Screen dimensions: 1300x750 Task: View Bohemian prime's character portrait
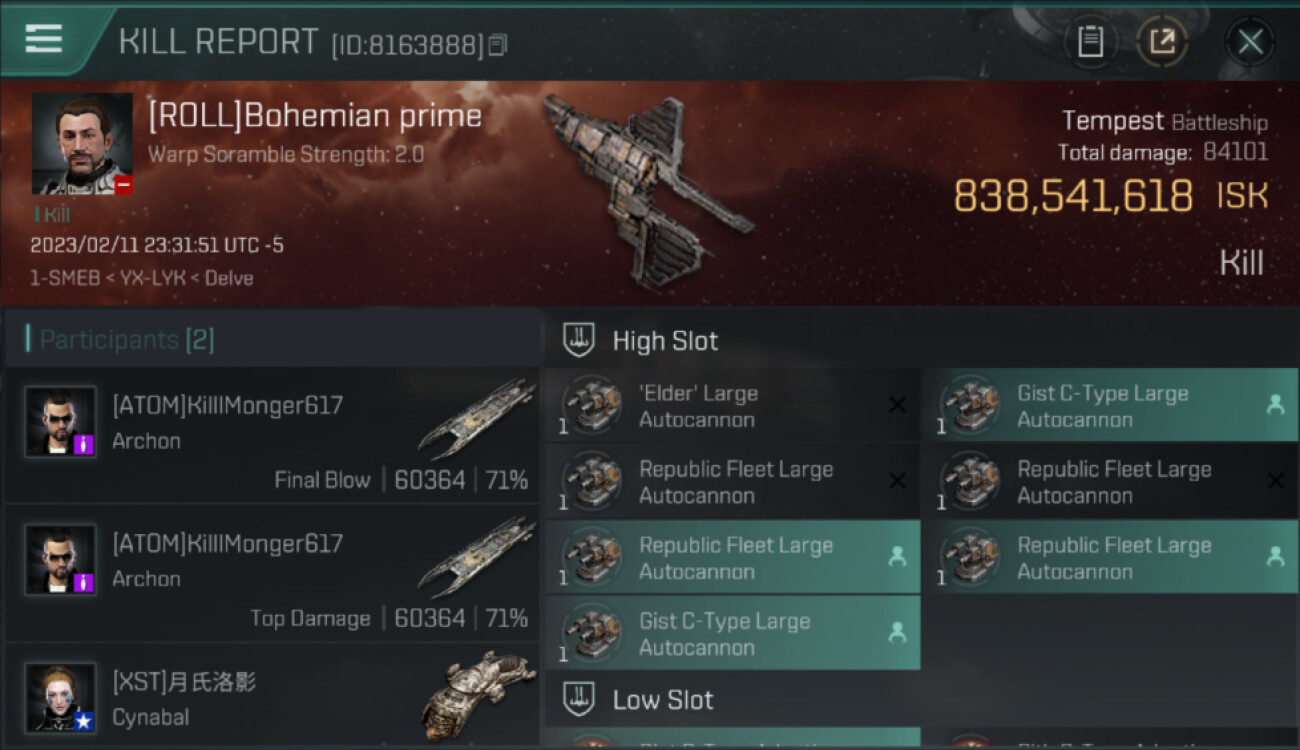pos(82,143)
